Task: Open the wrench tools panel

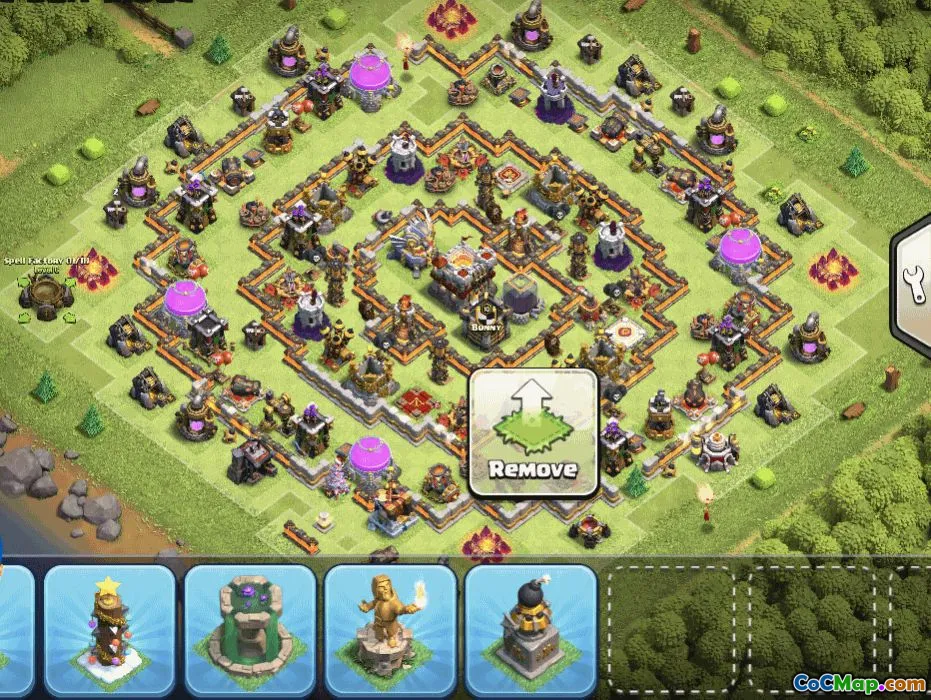Action: pos(914,284)
